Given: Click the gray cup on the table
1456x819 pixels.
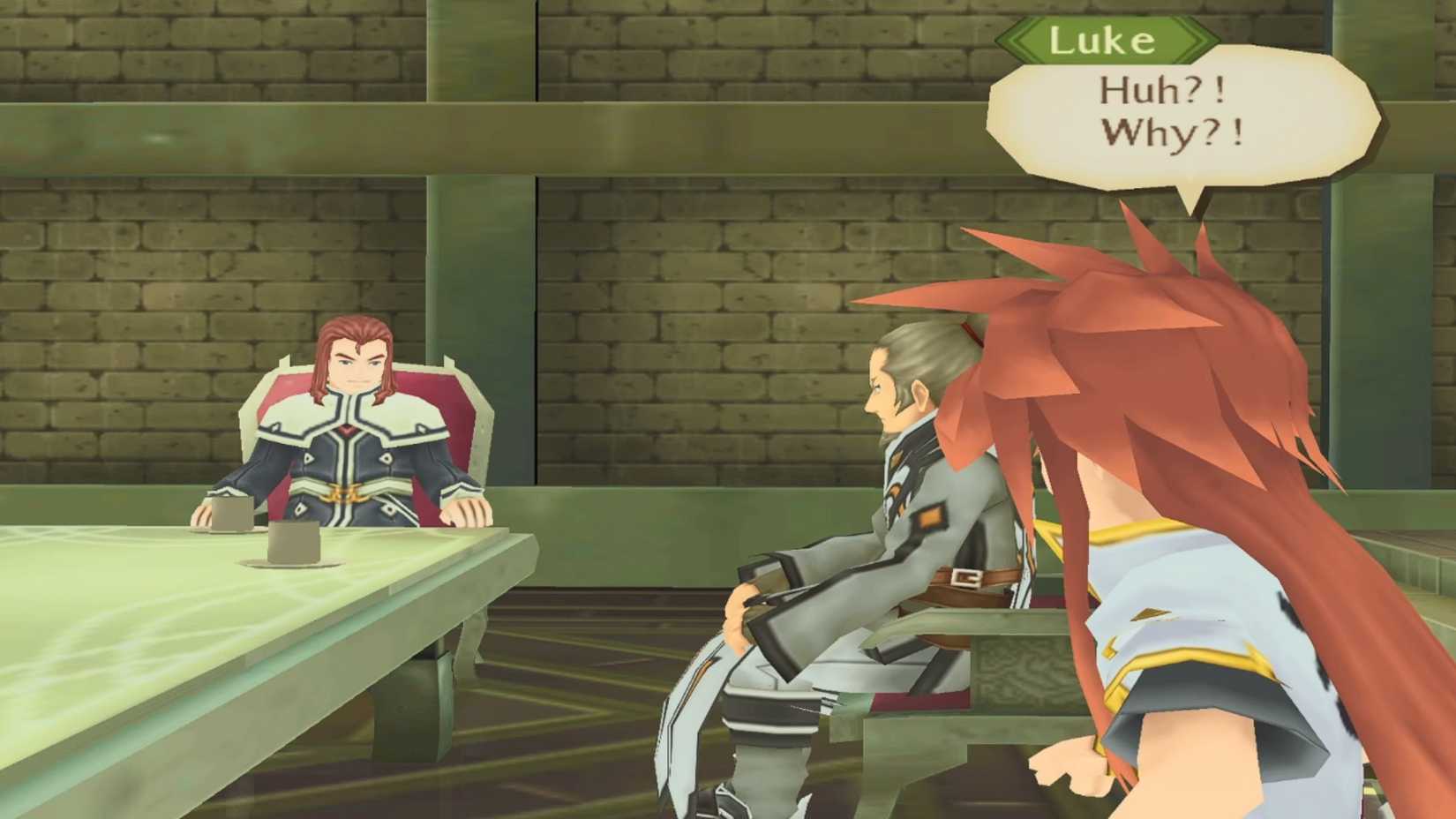Looking at the screenshot, I should pyautogui.click(x=232, y=512).
